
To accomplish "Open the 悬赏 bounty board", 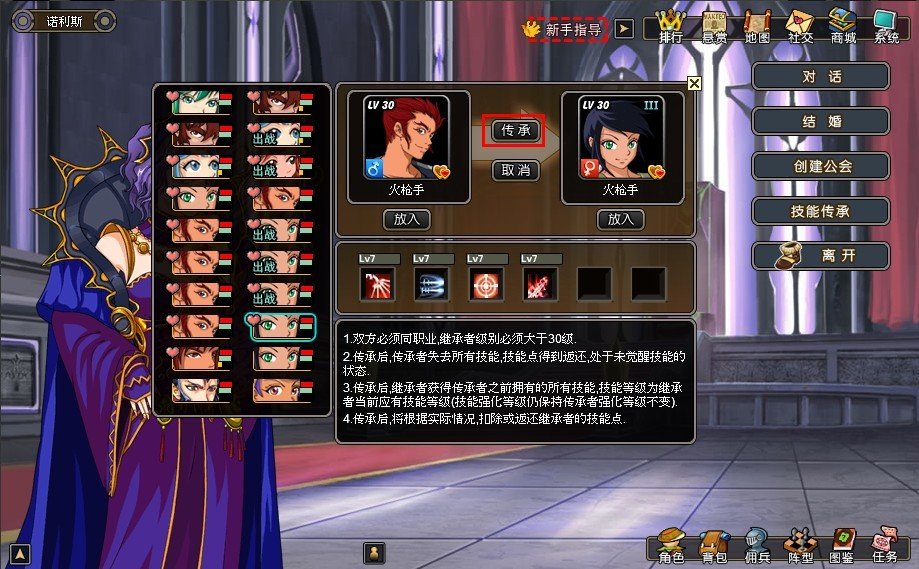I will click(714, 26).
